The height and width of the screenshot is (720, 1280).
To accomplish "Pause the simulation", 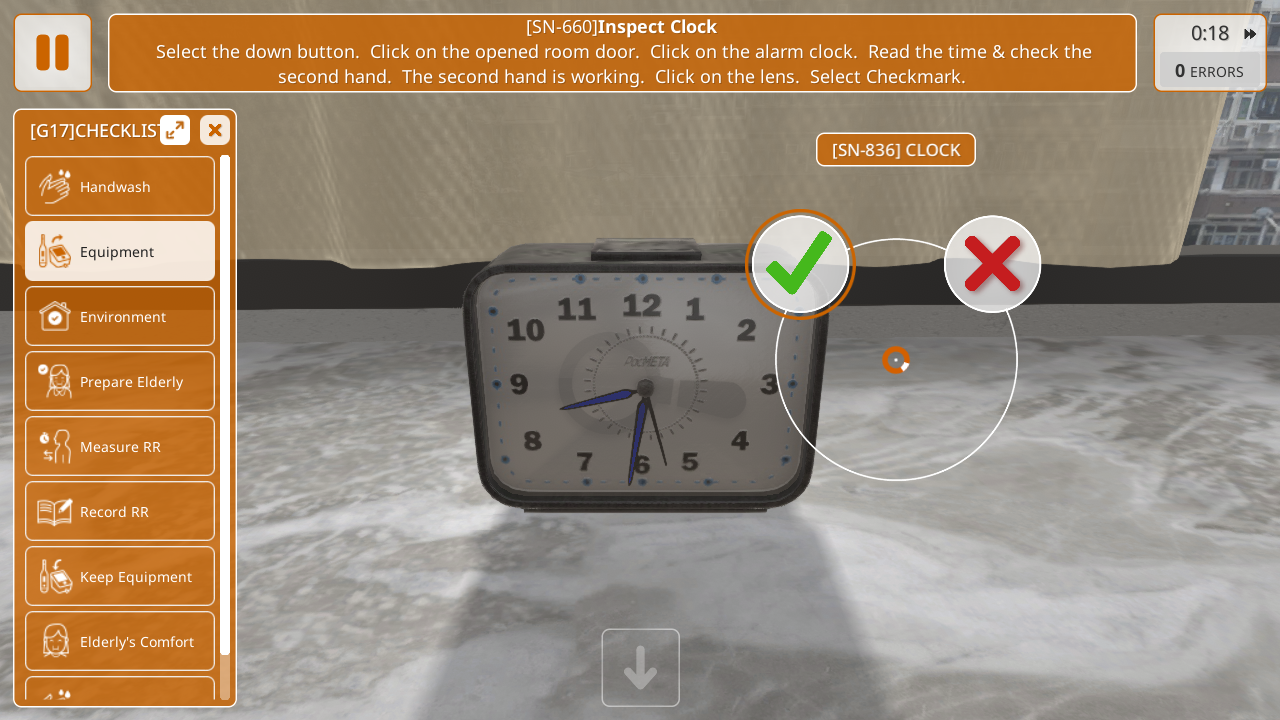I will 52,52.
